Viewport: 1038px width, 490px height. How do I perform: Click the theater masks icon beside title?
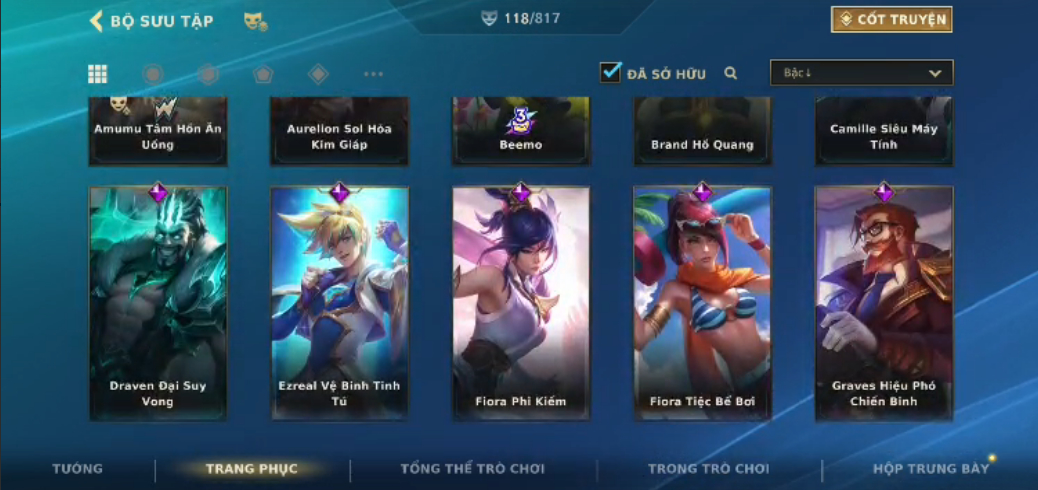coord(254,21)
